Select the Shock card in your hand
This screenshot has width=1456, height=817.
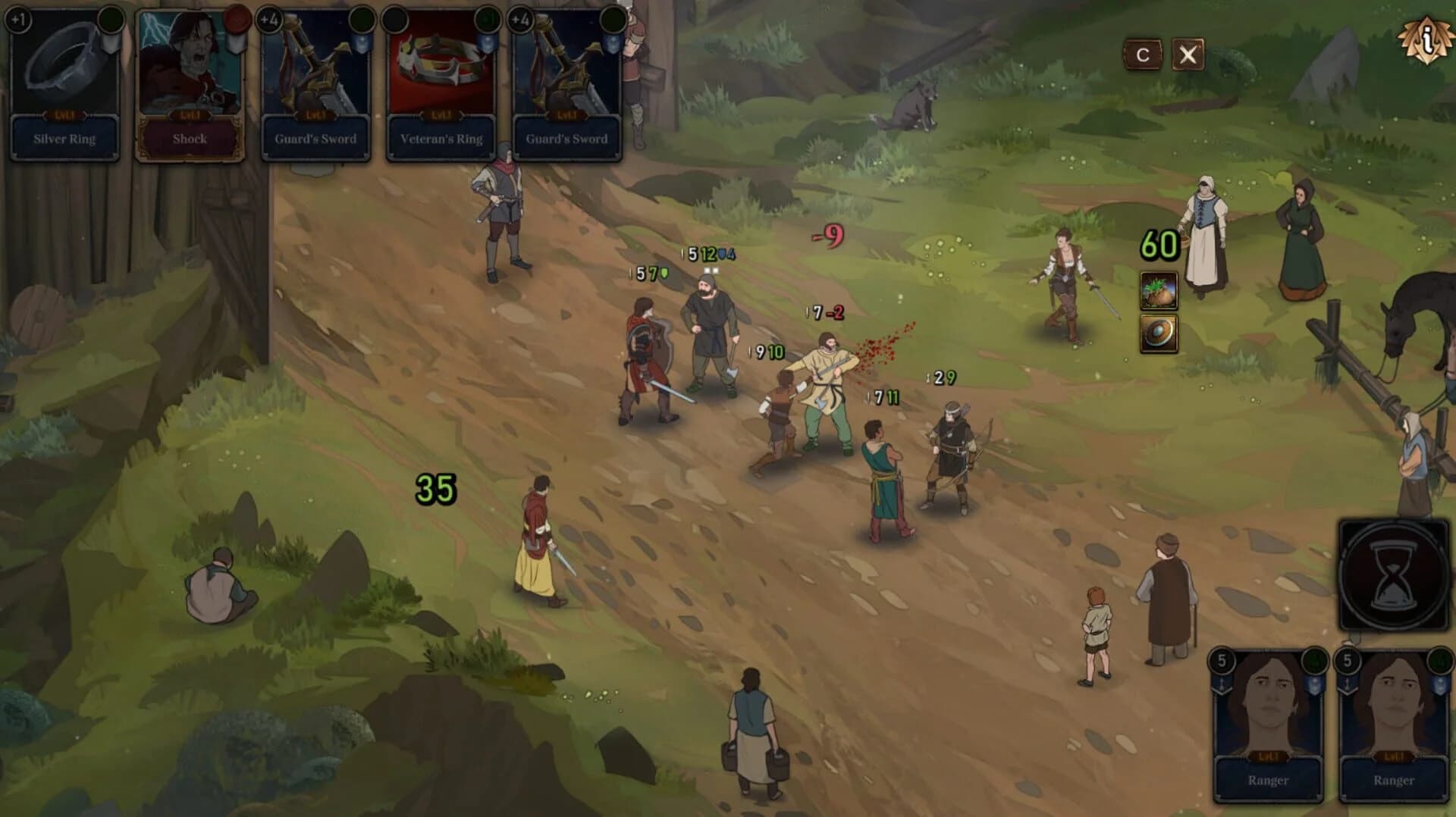190,83
